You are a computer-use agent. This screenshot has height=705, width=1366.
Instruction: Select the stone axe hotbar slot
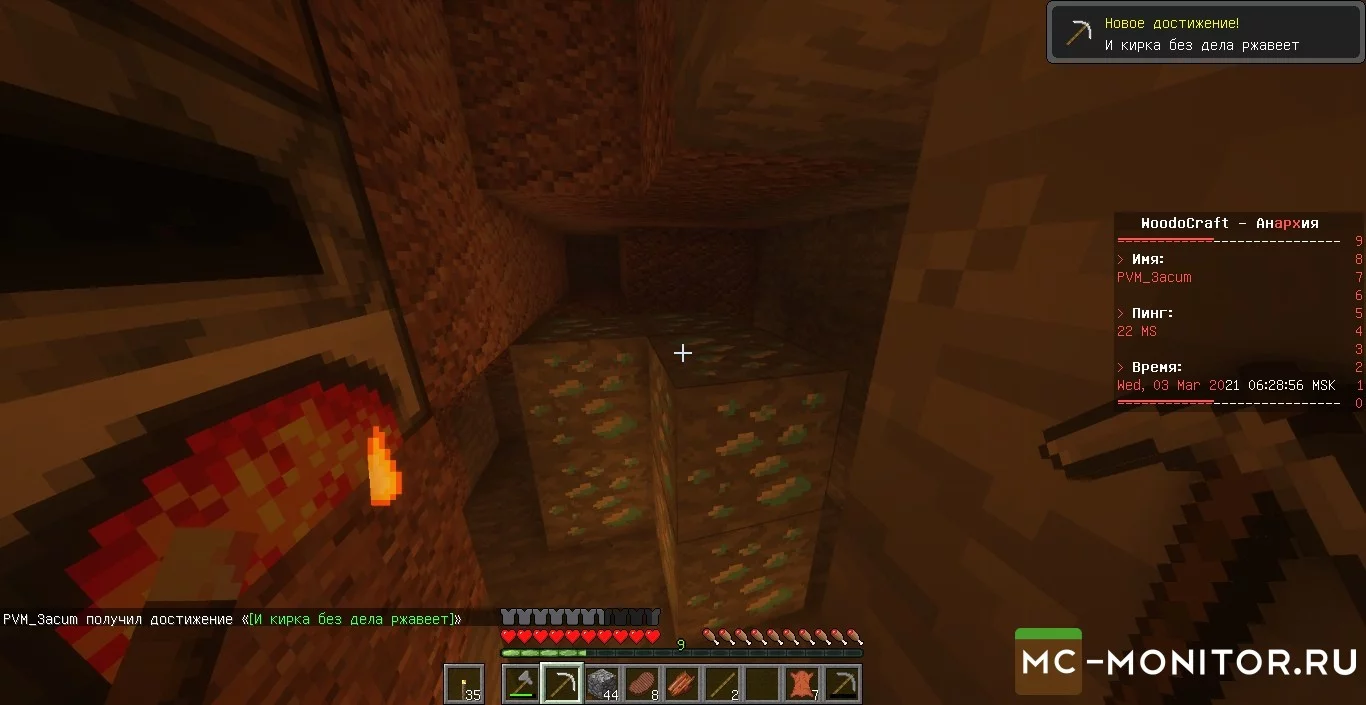(x=521, y=684)
